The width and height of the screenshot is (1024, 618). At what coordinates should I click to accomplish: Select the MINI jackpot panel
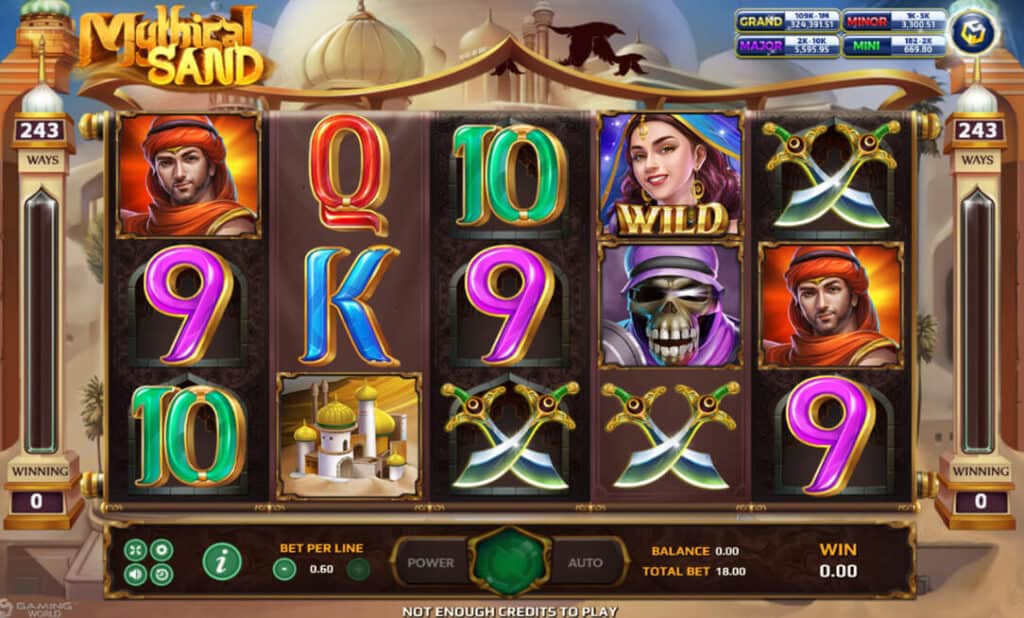point(893,46)
